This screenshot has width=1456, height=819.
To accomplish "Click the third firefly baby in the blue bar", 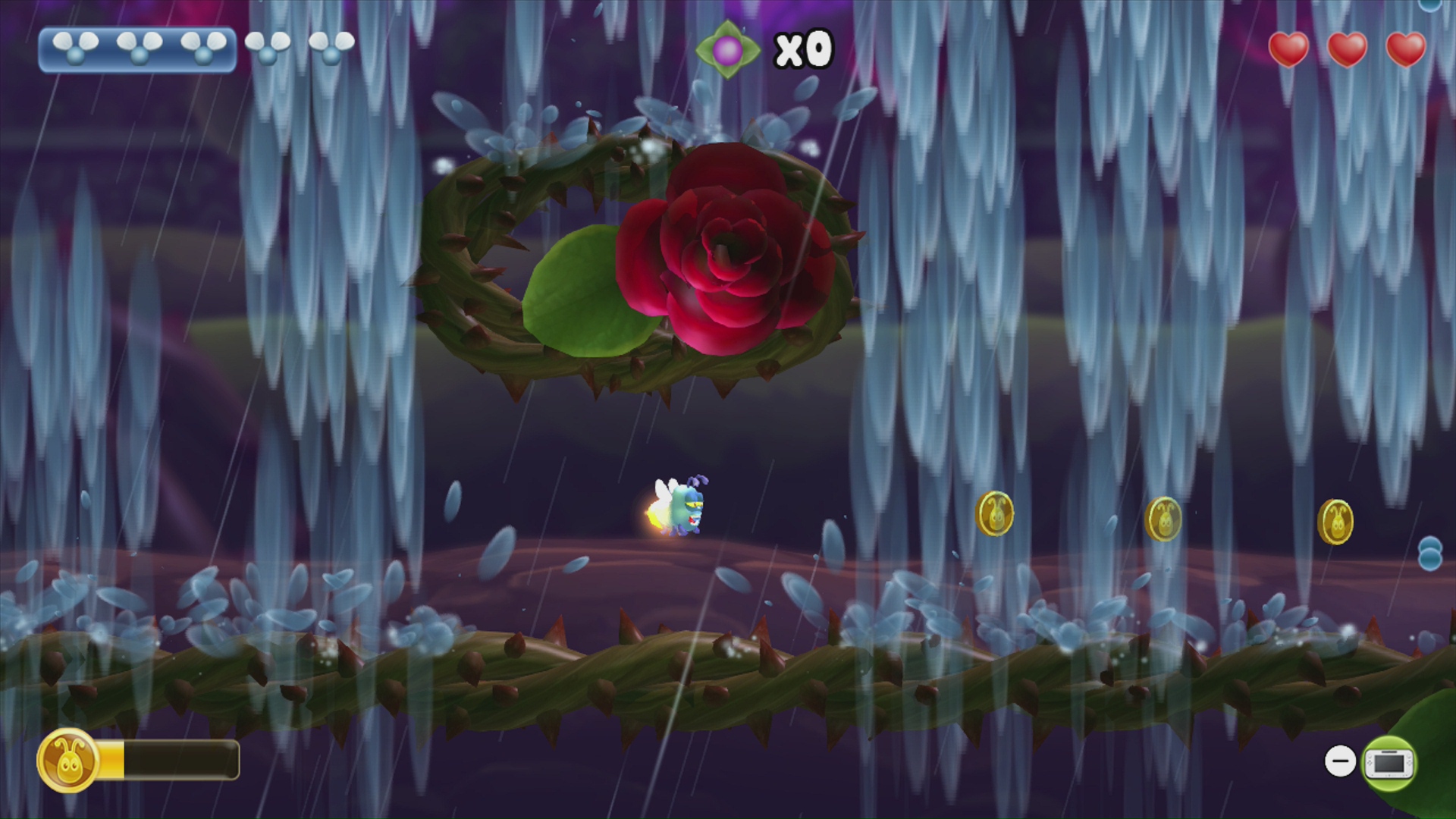I will click(202, 47).
